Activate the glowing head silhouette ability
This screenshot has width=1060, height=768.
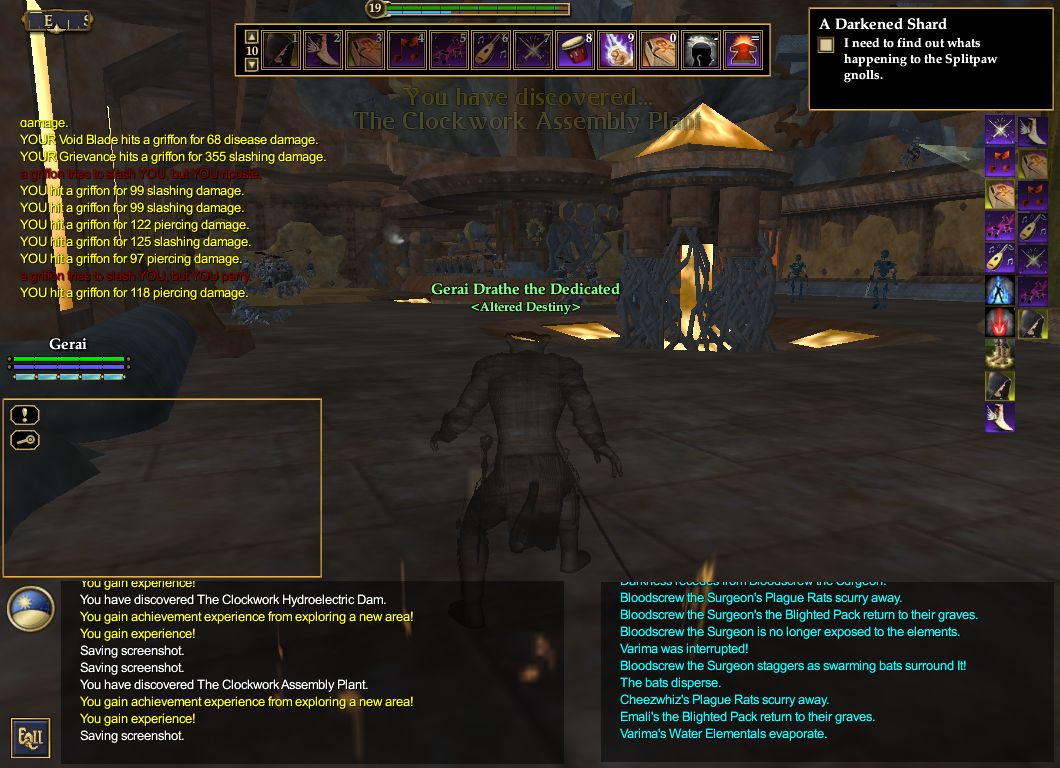click(701, 50)
